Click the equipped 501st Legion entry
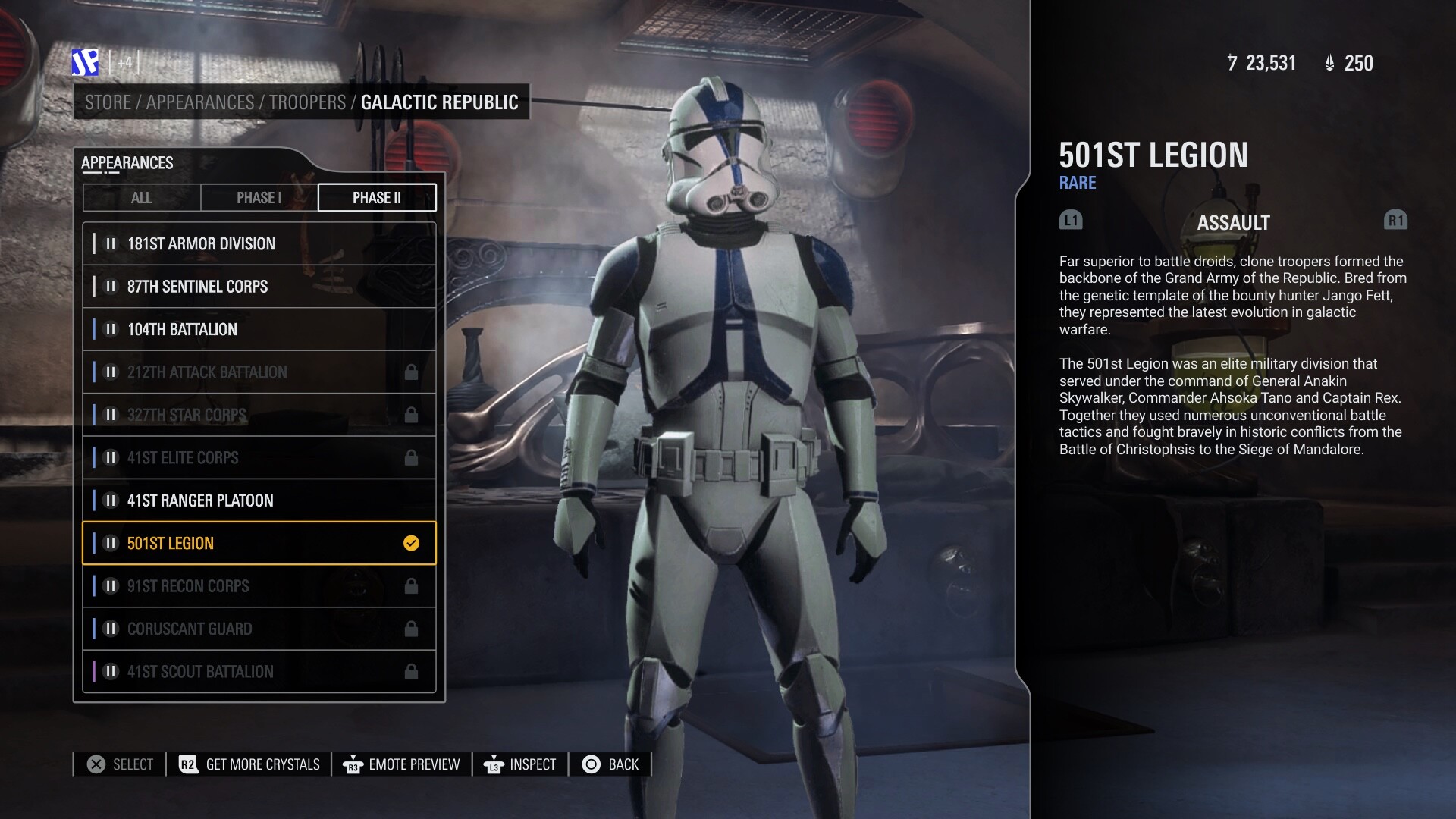This screenshot has width=1456, height=819. 259,544
